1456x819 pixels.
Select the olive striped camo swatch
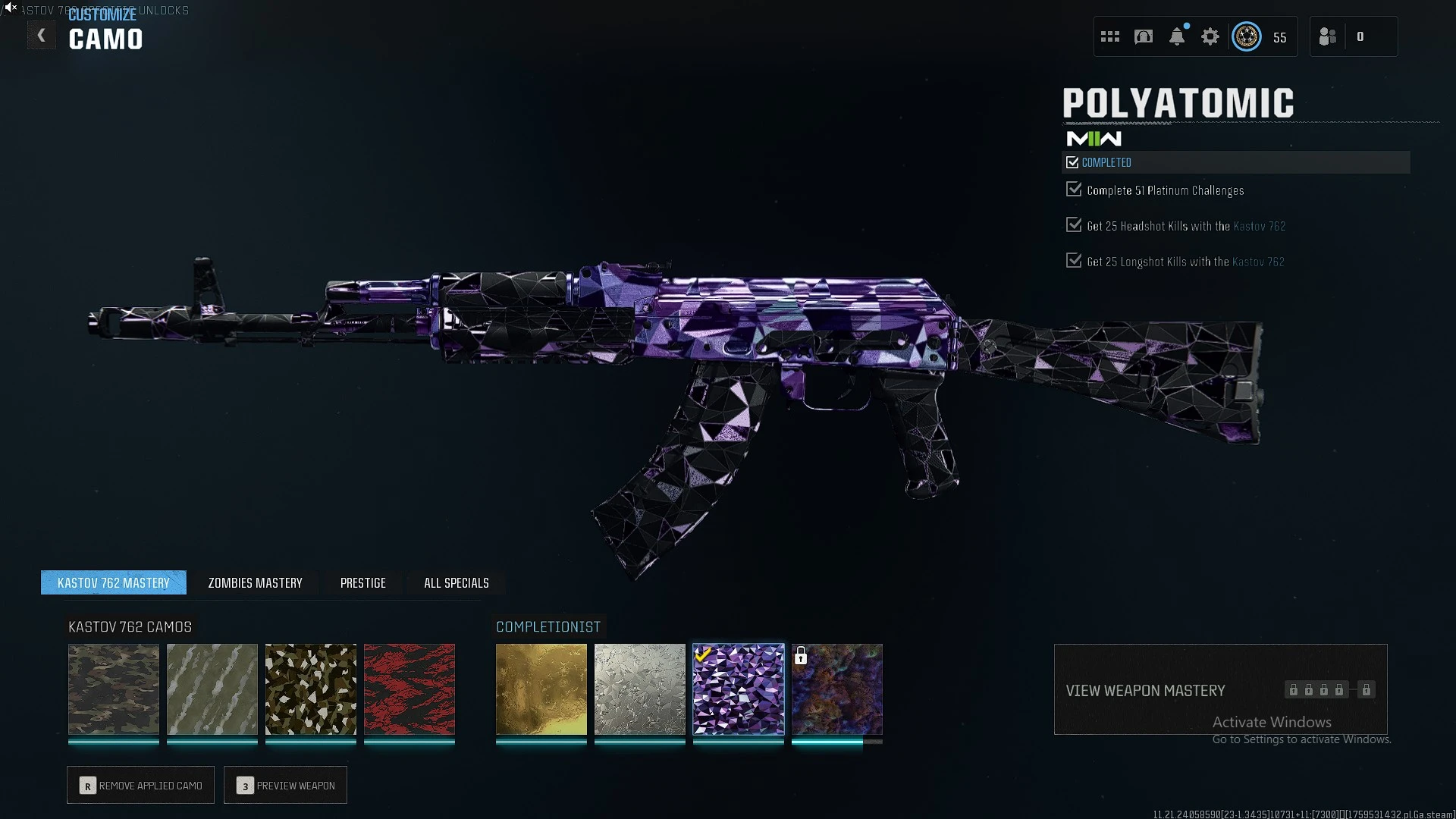(x=212, y=689)
